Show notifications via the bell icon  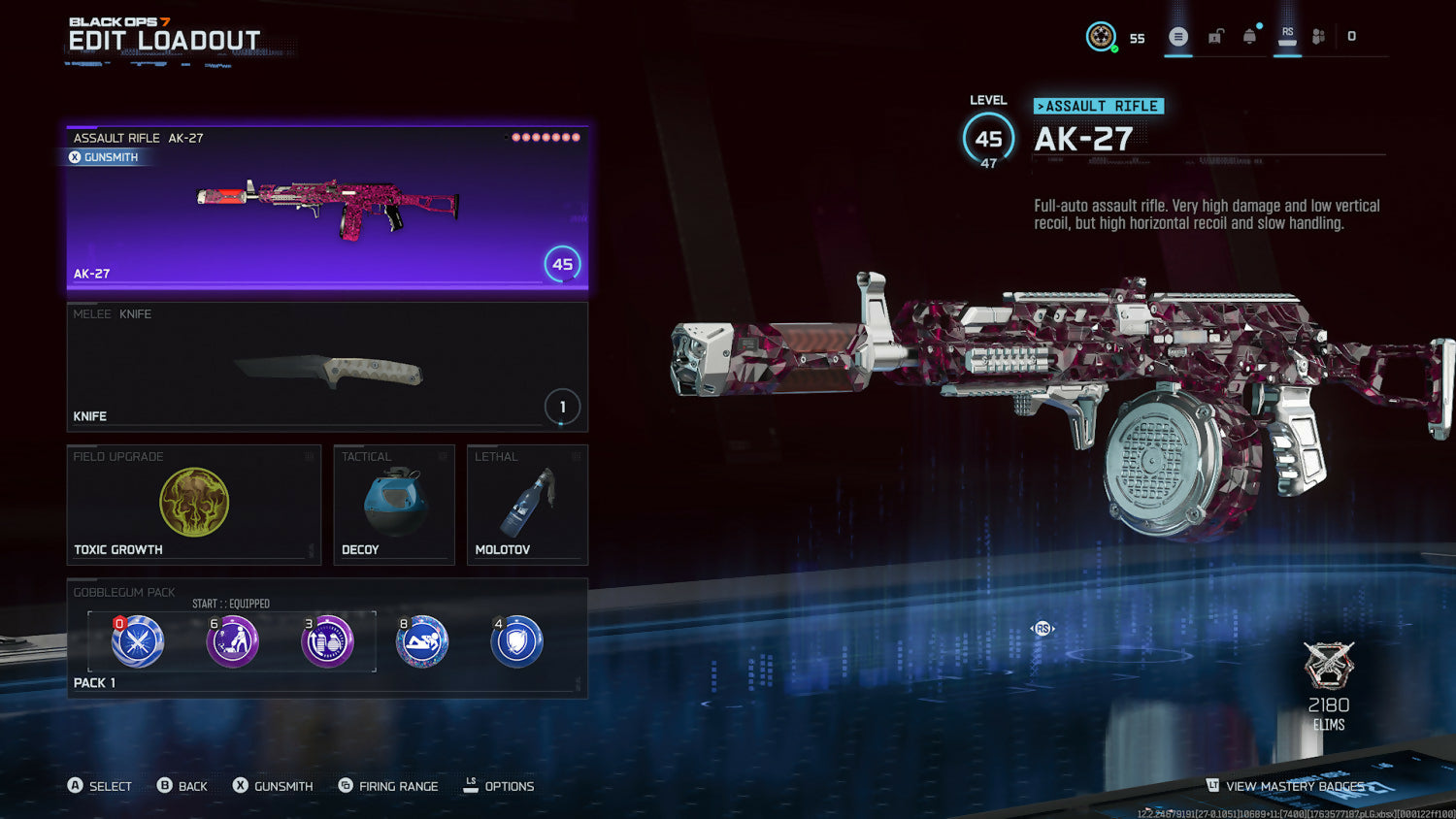click(x=1250, y=37)
